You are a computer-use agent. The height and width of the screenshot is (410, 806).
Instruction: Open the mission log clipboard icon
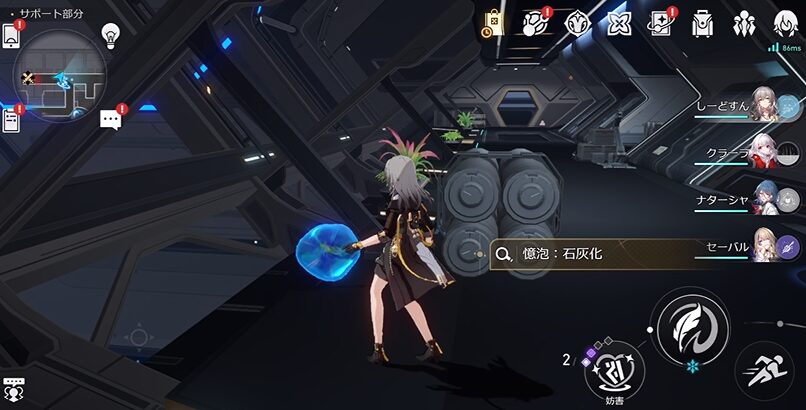pos(11,121)
